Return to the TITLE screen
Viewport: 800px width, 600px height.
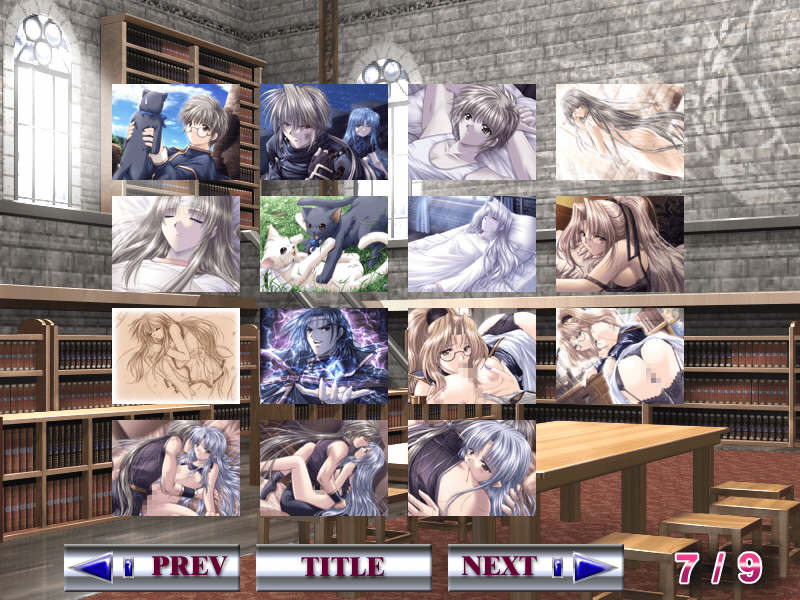pyautogui.click(x=343, y=567)
